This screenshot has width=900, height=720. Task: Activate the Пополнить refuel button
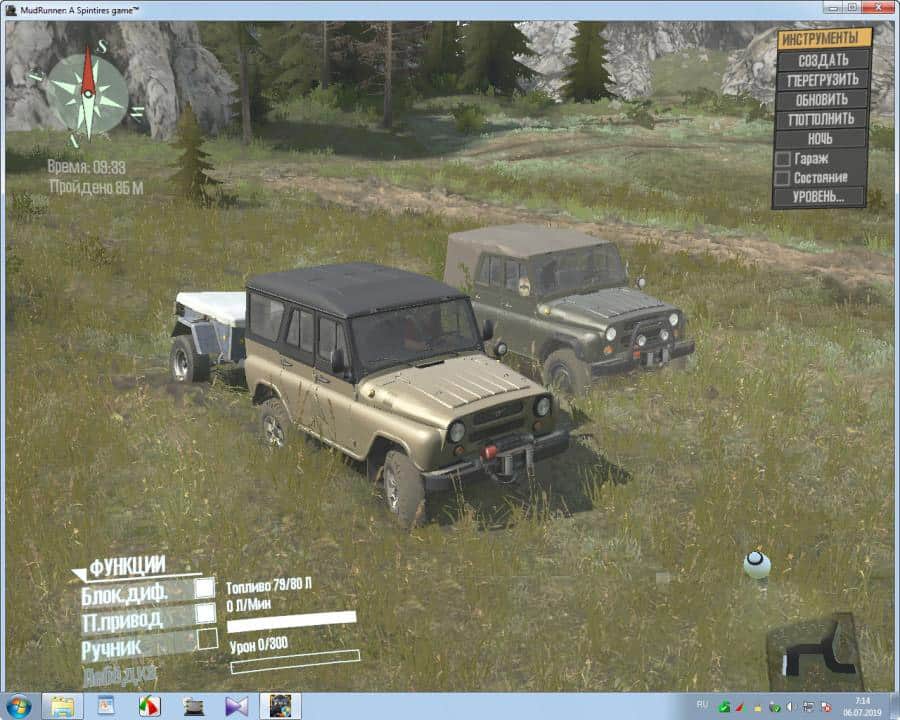(x=823, y=119)
